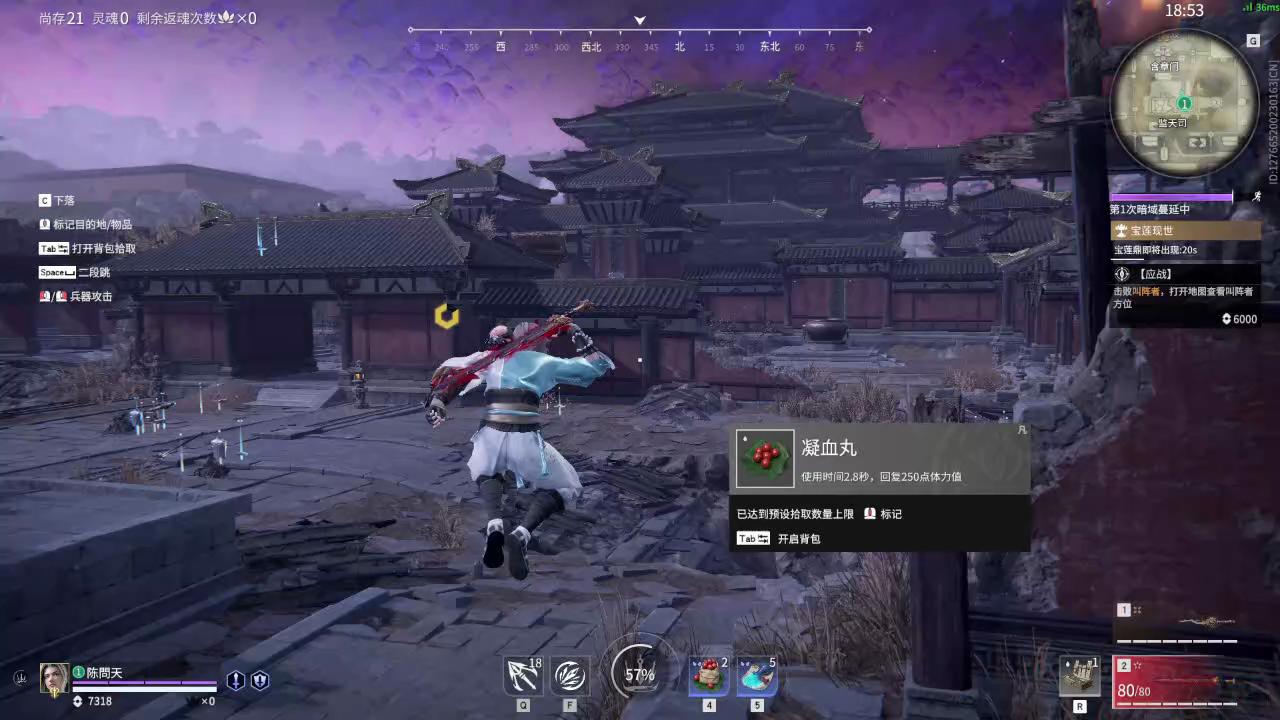Viewport: 1280px width, 720px height.
Task: Expand the minimap in the top right corner
Action: click(x=1185, y=105)
